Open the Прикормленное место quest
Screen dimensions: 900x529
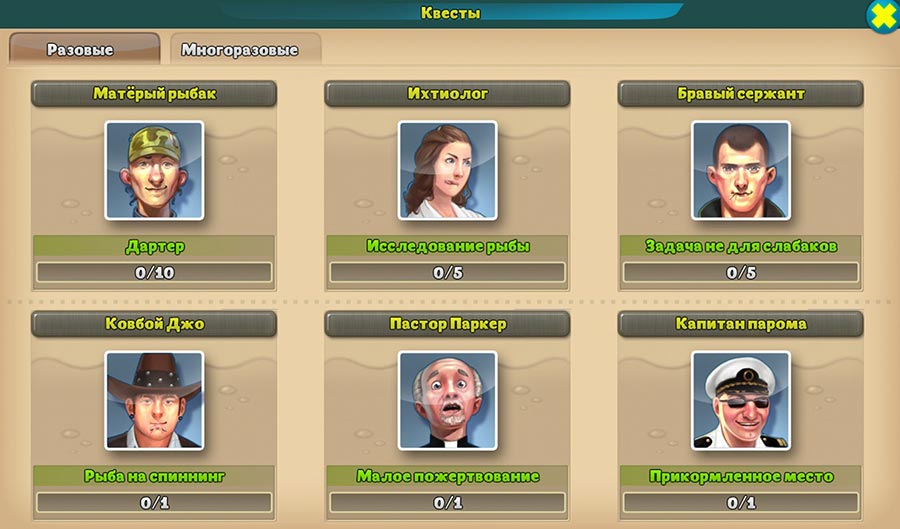click(x=740, y=476)
